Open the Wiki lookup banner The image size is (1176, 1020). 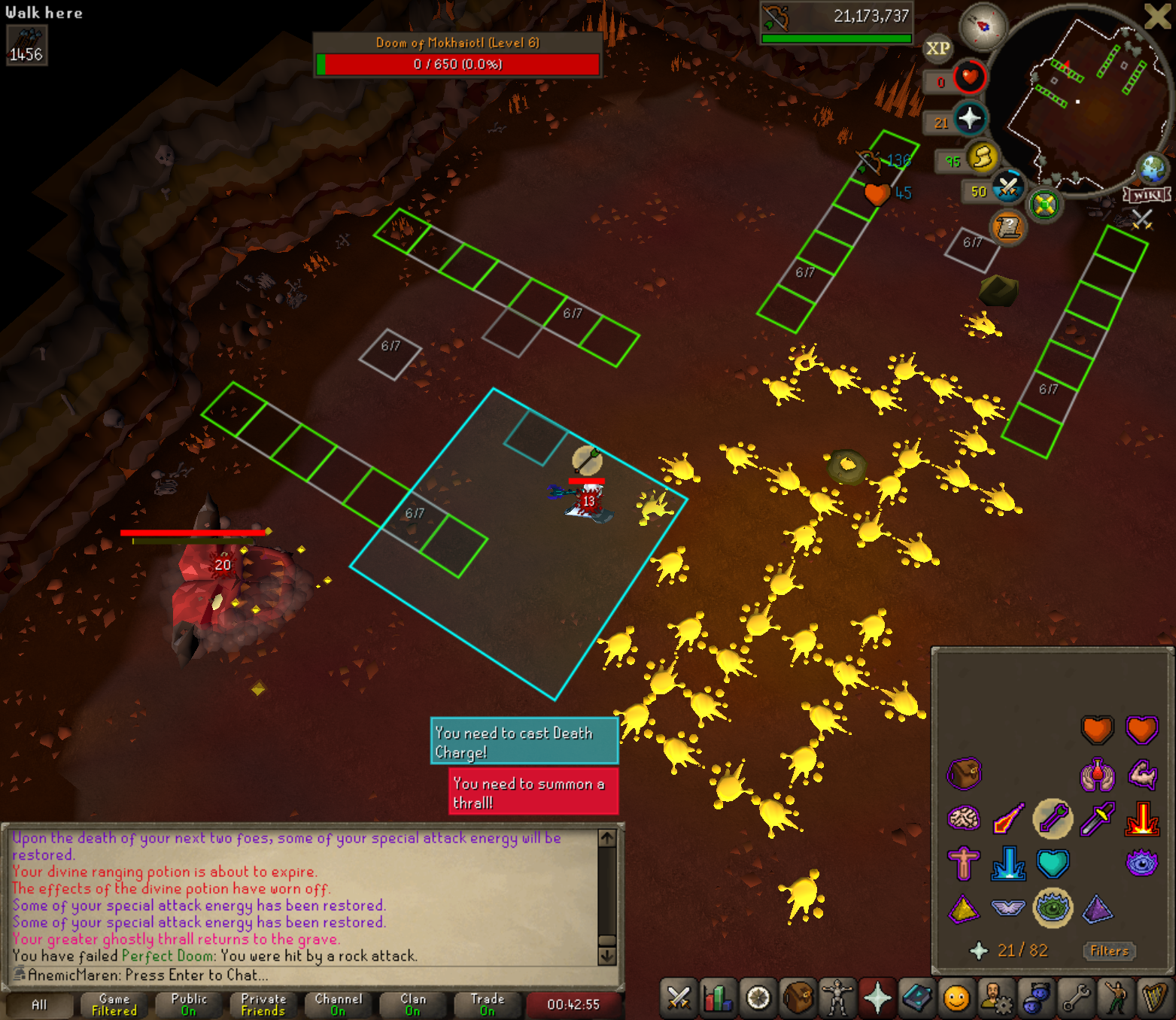1147,196
